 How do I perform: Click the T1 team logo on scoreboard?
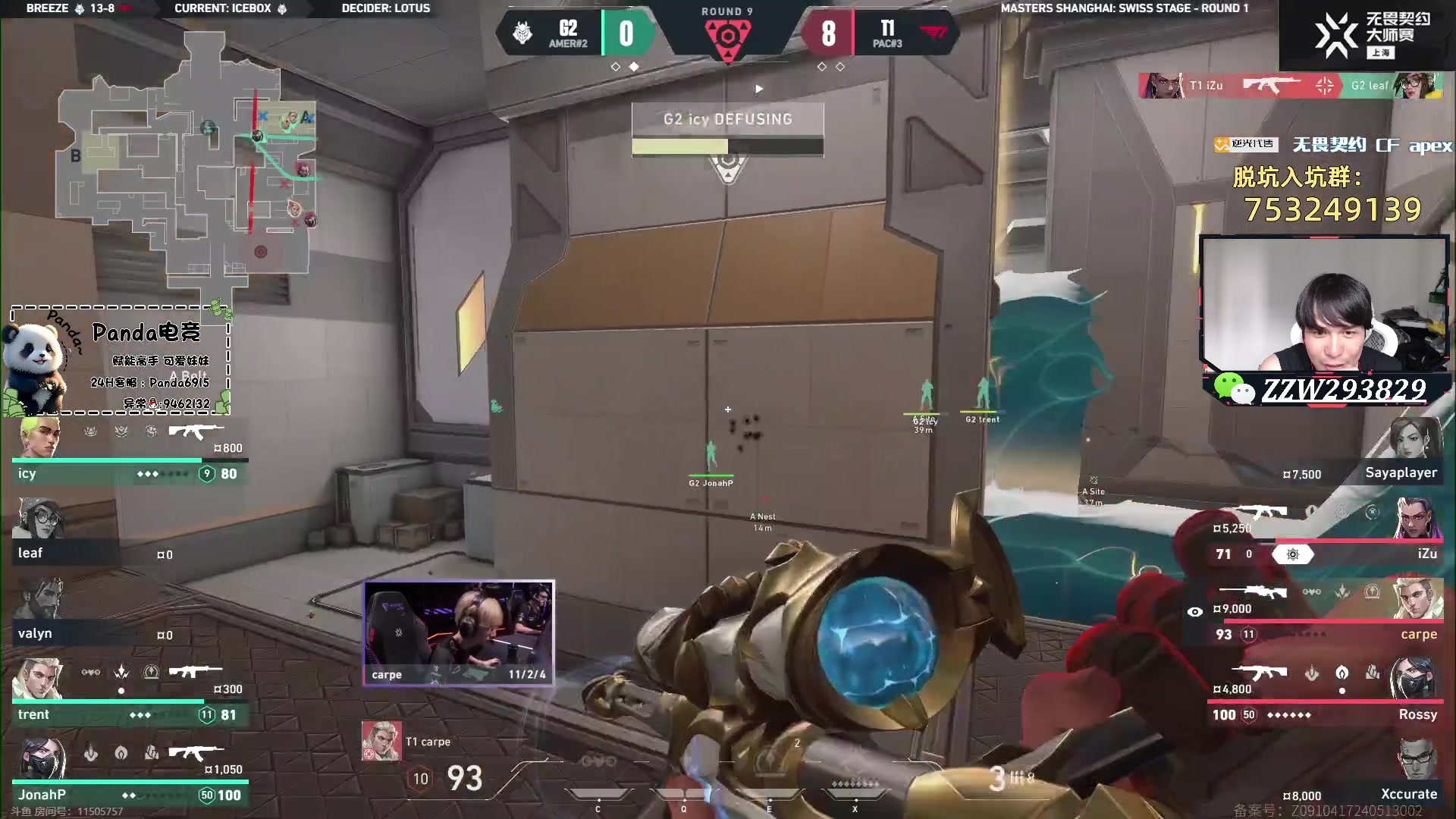[x=934, y=33]
